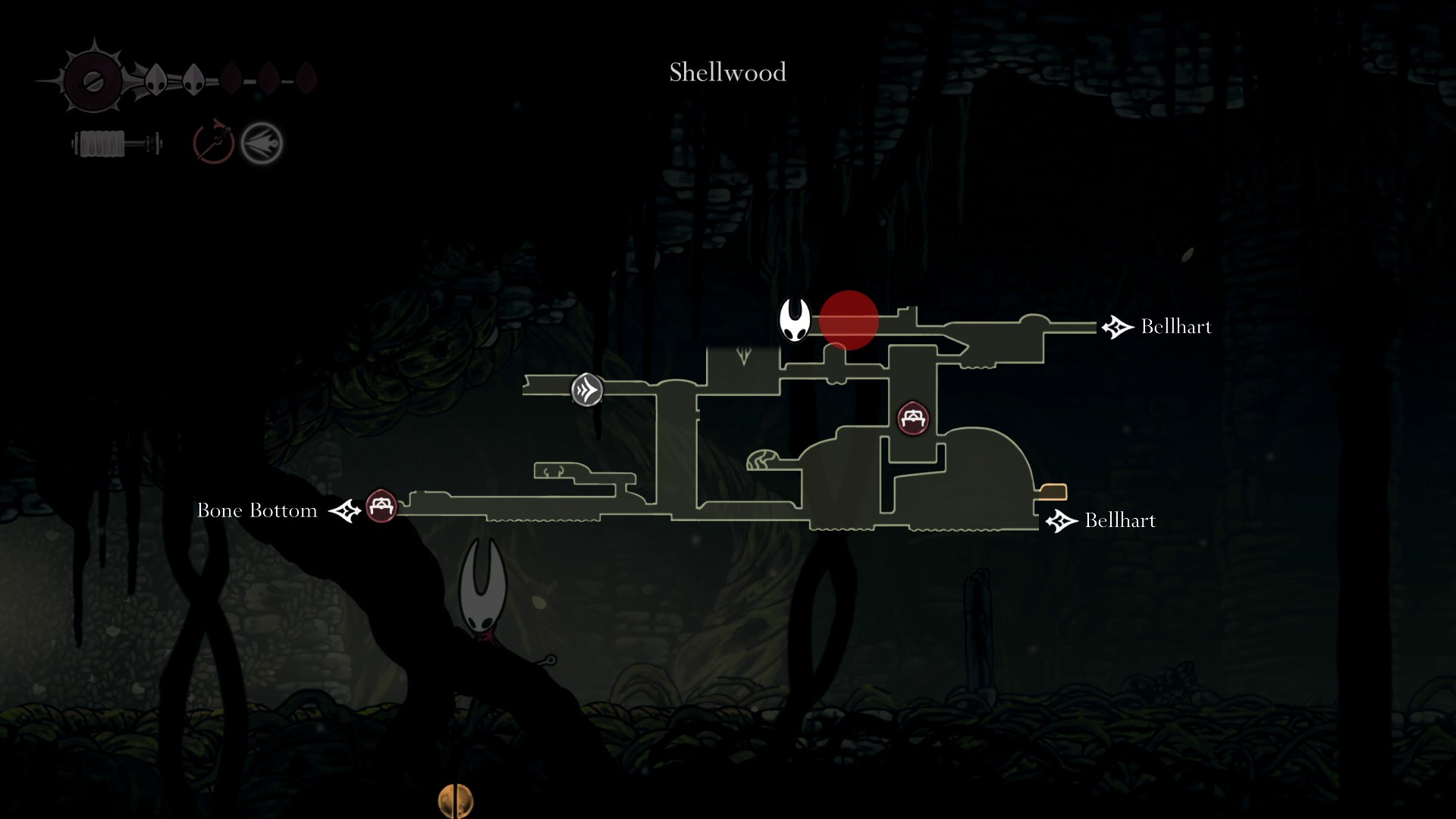Image resolution: width=1456 pixels, height=819 pixels.
Task: Click the red circle map pin
Action: coord(849,320)
